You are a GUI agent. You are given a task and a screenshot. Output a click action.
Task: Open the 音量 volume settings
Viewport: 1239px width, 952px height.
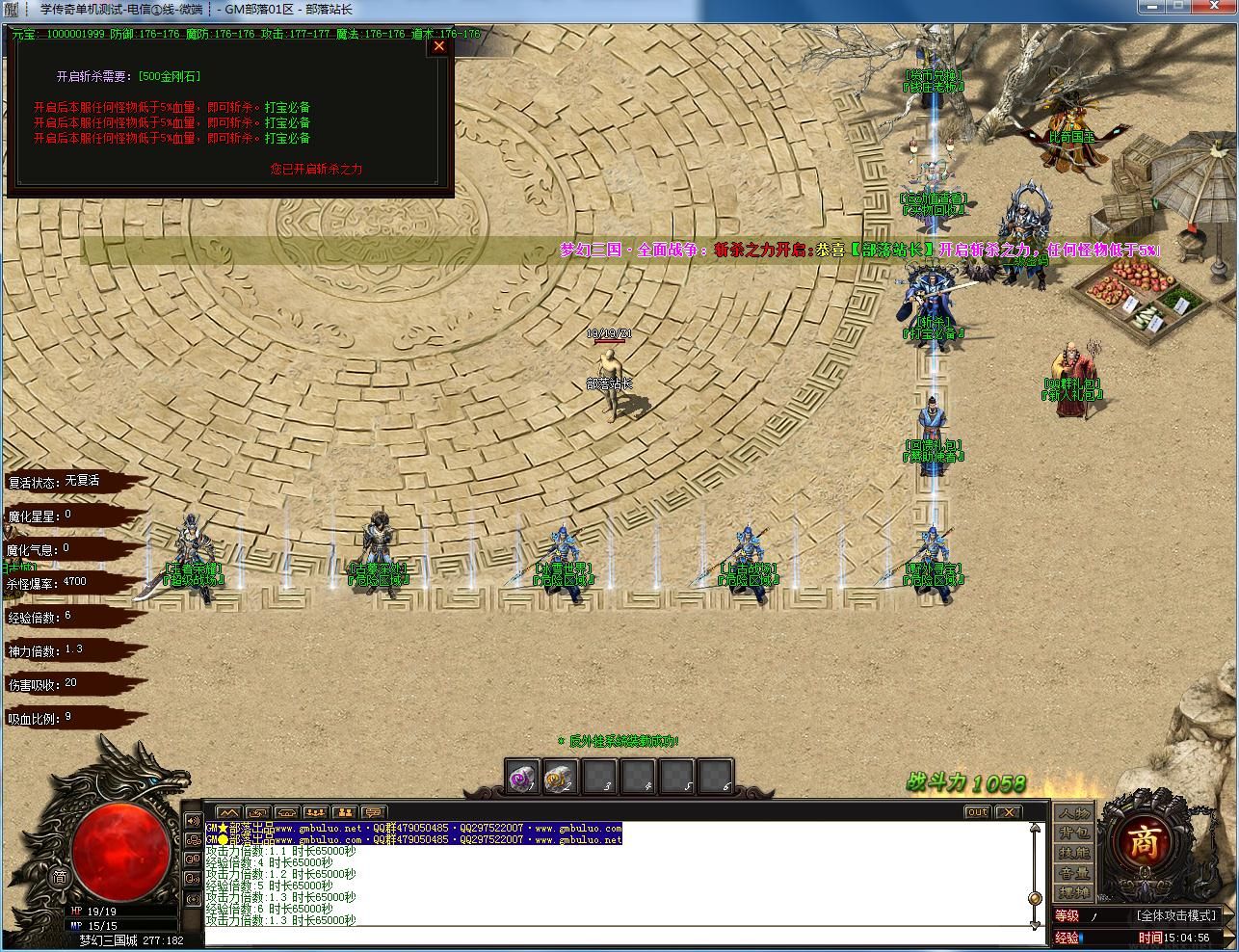[x=1074, y=873]
